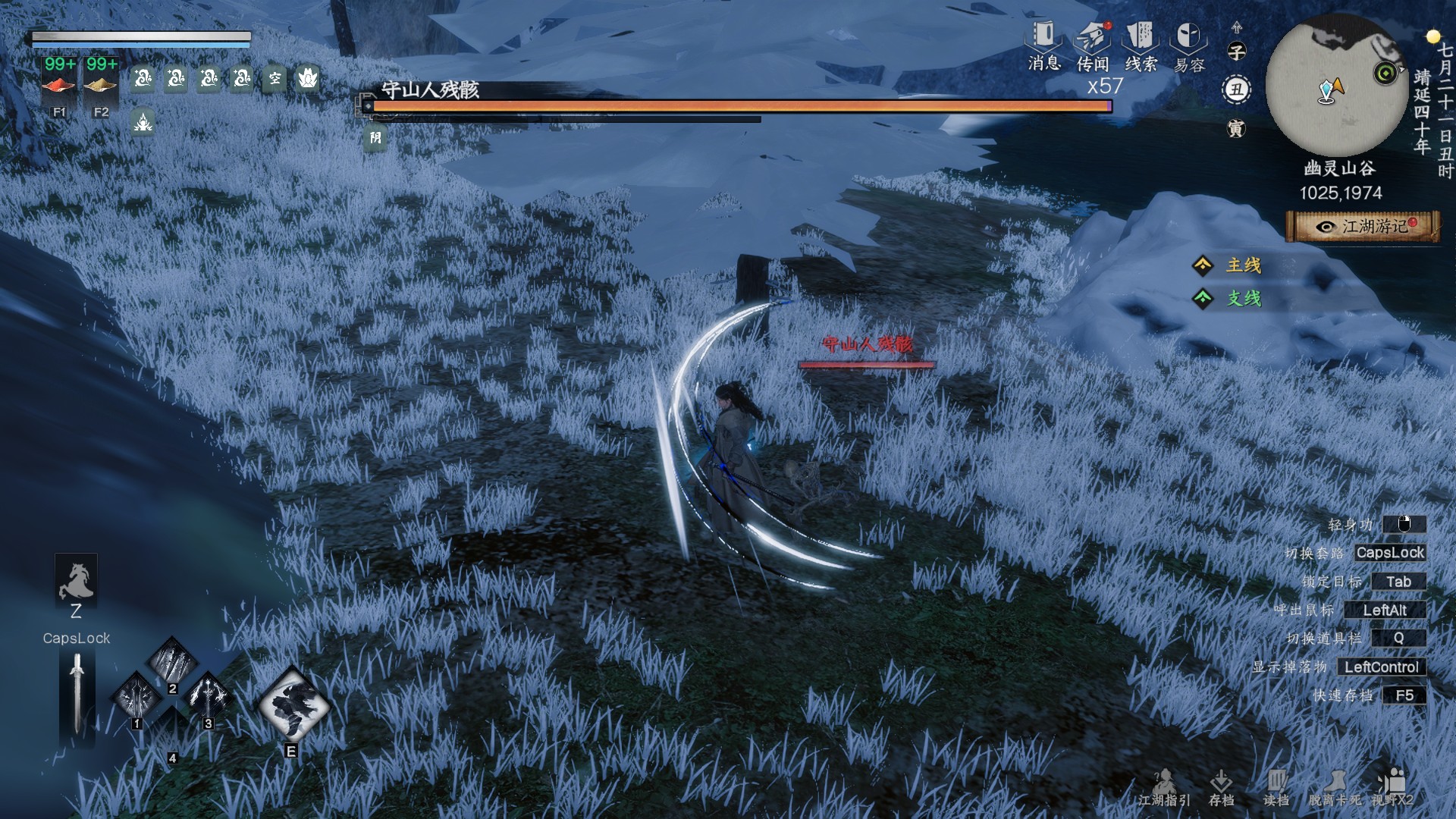Use the 脱离卡死 unstuck button
Screen dimensions: 1456x819
click(1334, 787)
